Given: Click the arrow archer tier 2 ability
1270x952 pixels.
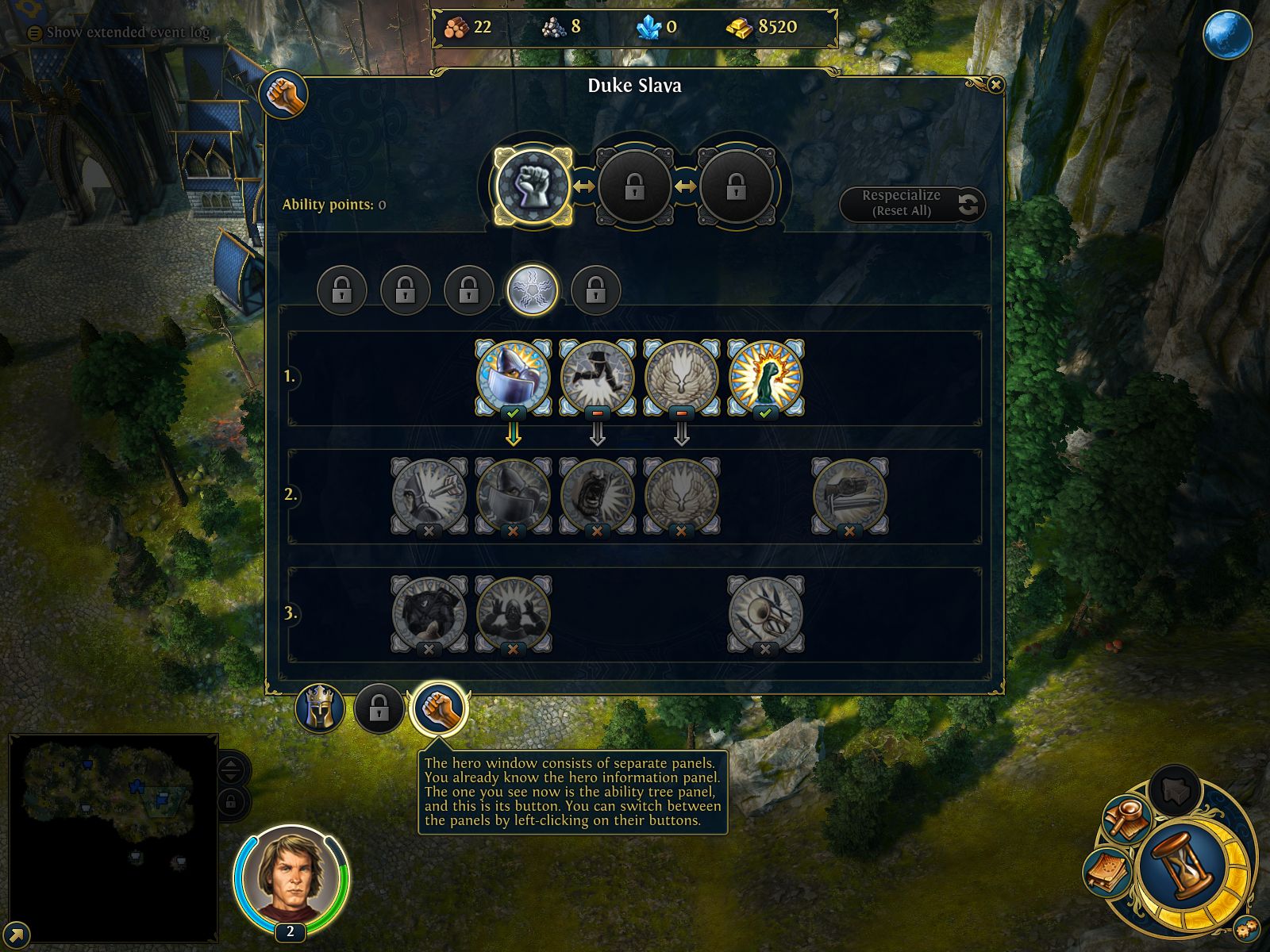Looking at the screenshot, I should coord(429,495).
